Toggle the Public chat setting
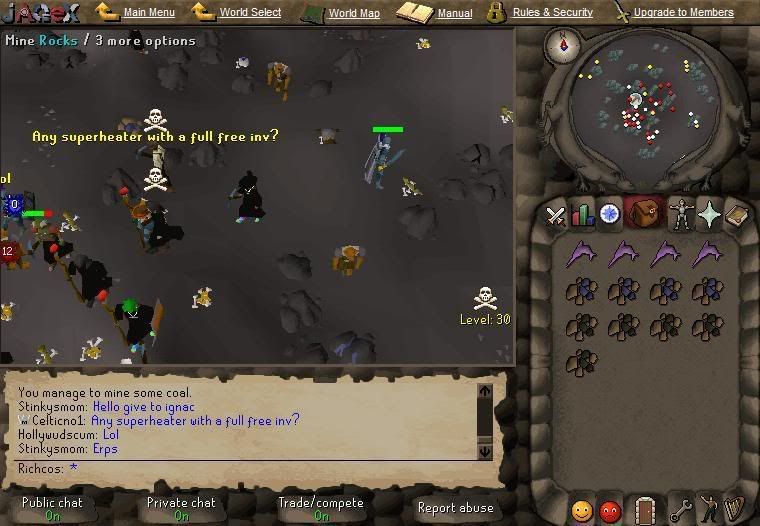Viewport: 760px width, 526px height. [52, 509]
